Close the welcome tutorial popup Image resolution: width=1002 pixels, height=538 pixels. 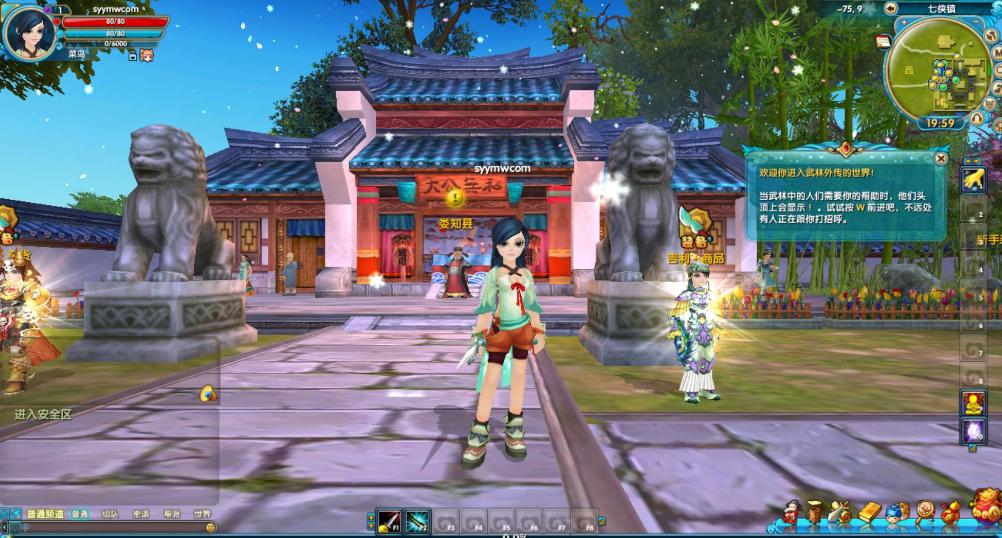pyautogui.click(x=941, y=158)
